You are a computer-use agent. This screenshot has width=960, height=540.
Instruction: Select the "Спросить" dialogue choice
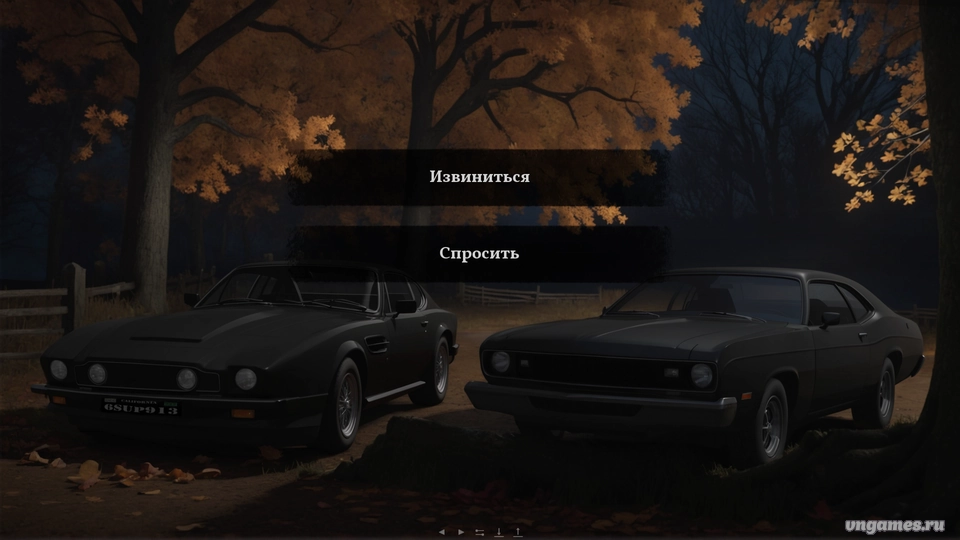coord(479,253)
